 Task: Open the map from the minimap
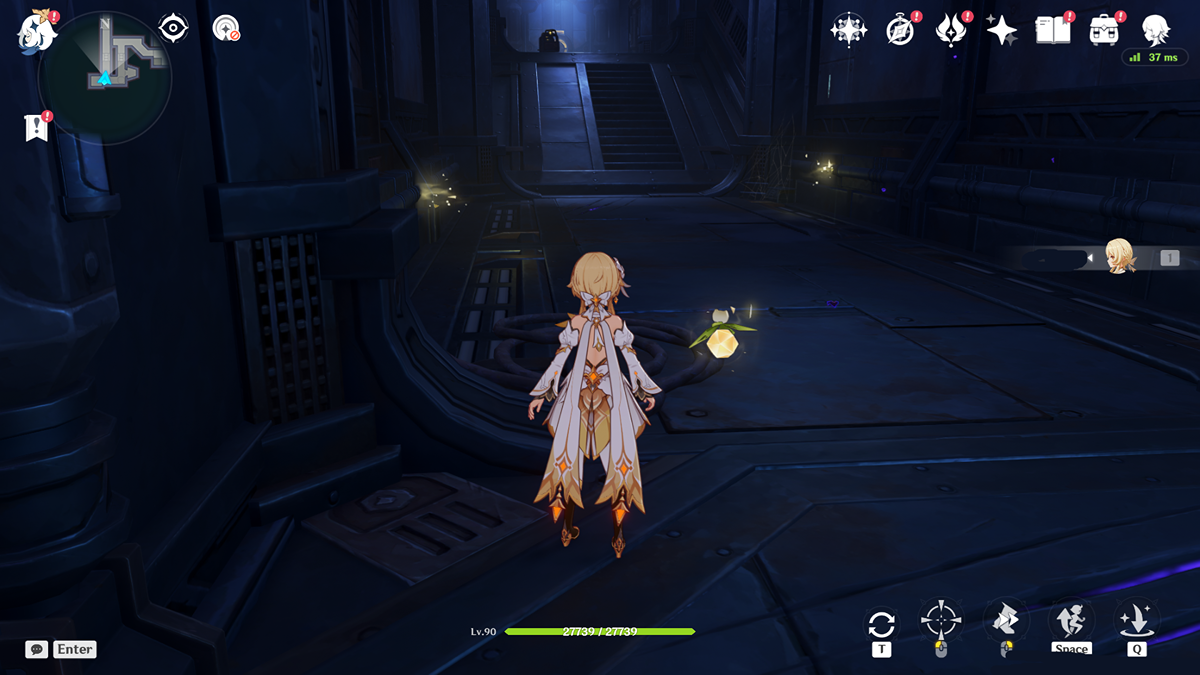pos(105,76)
